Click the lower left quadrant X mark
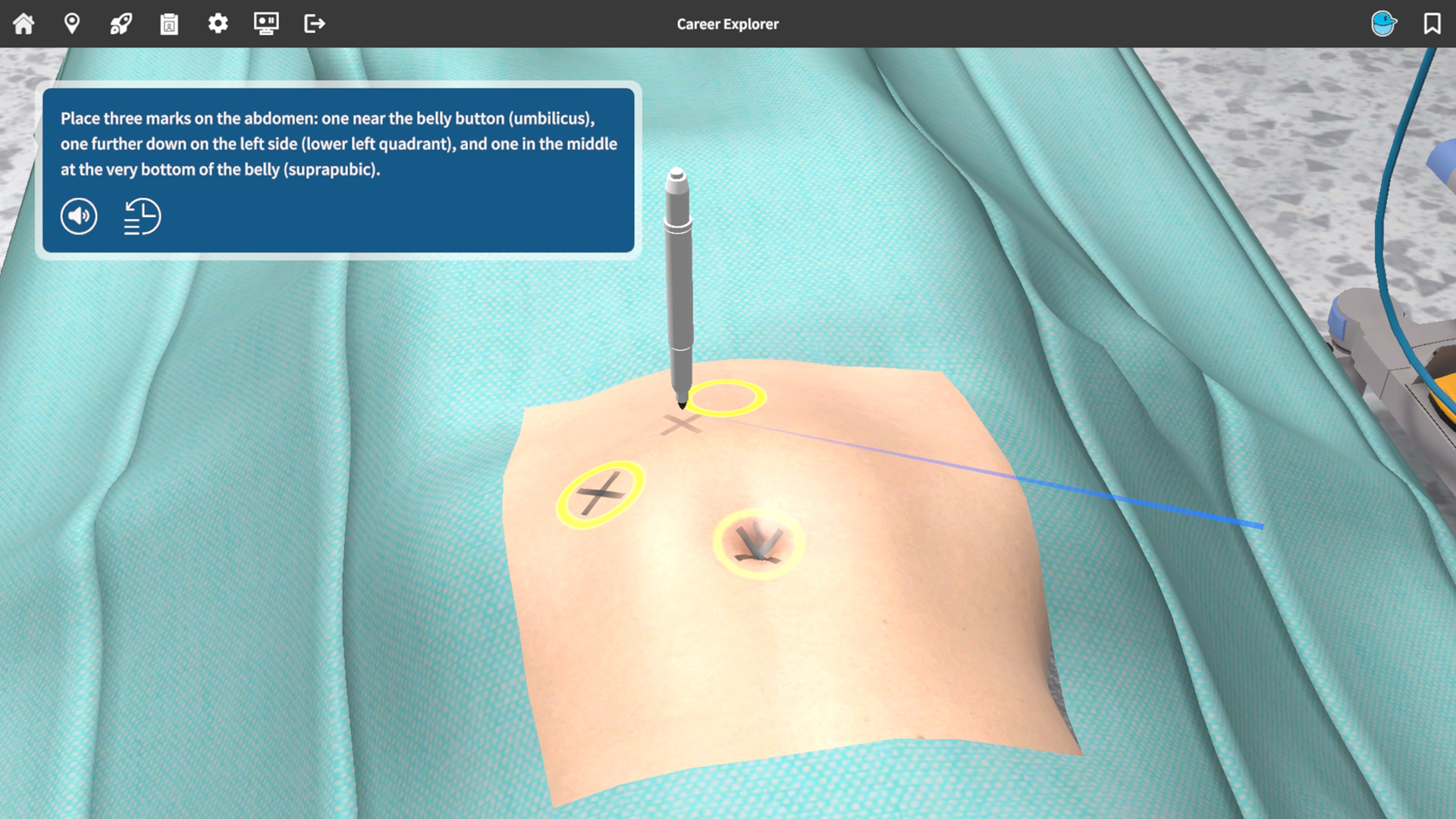The width and height of the screenshot is (1456, 819). (601, 493)
